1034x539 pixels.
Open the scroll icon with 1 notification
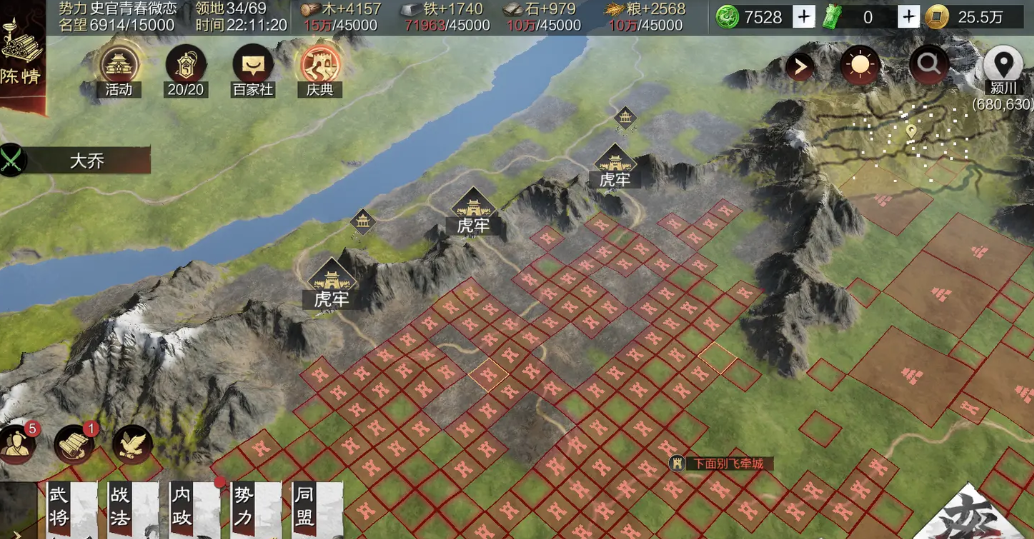coord(74,444)
